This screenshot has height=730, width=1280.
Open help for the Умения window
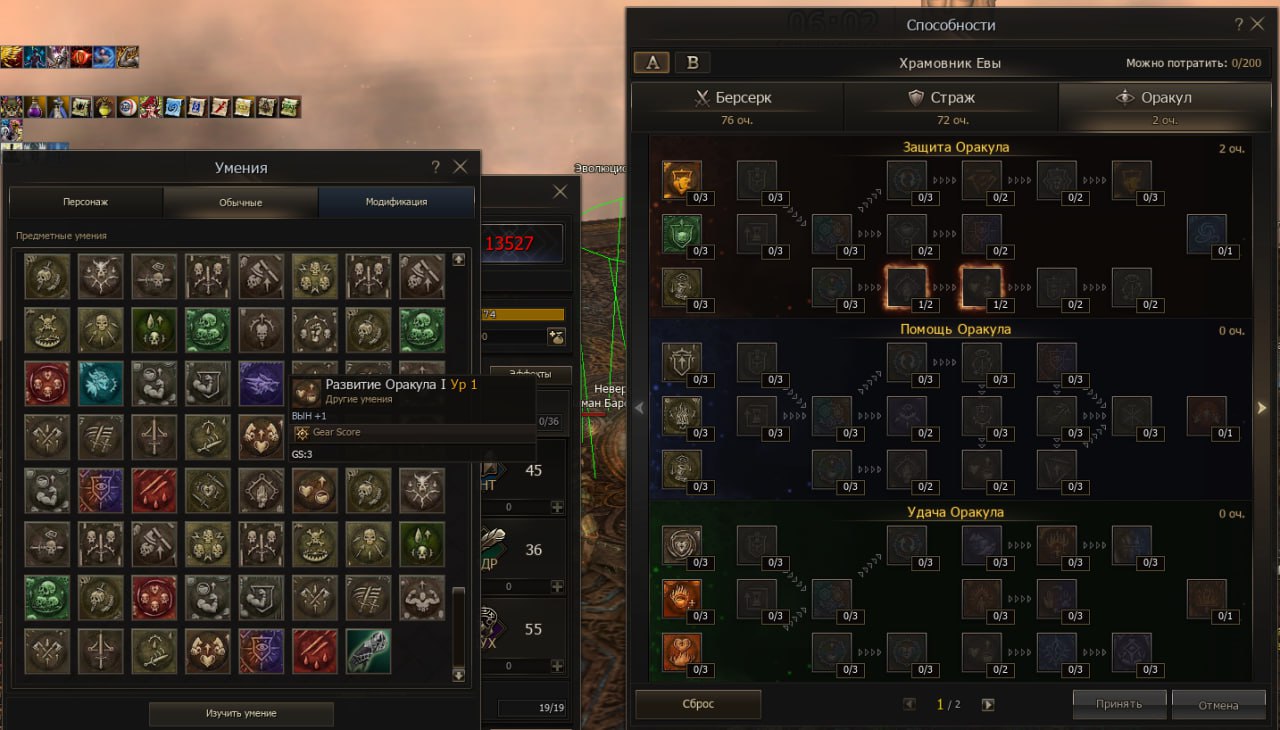pyautogui.click(x=436, y=167)
